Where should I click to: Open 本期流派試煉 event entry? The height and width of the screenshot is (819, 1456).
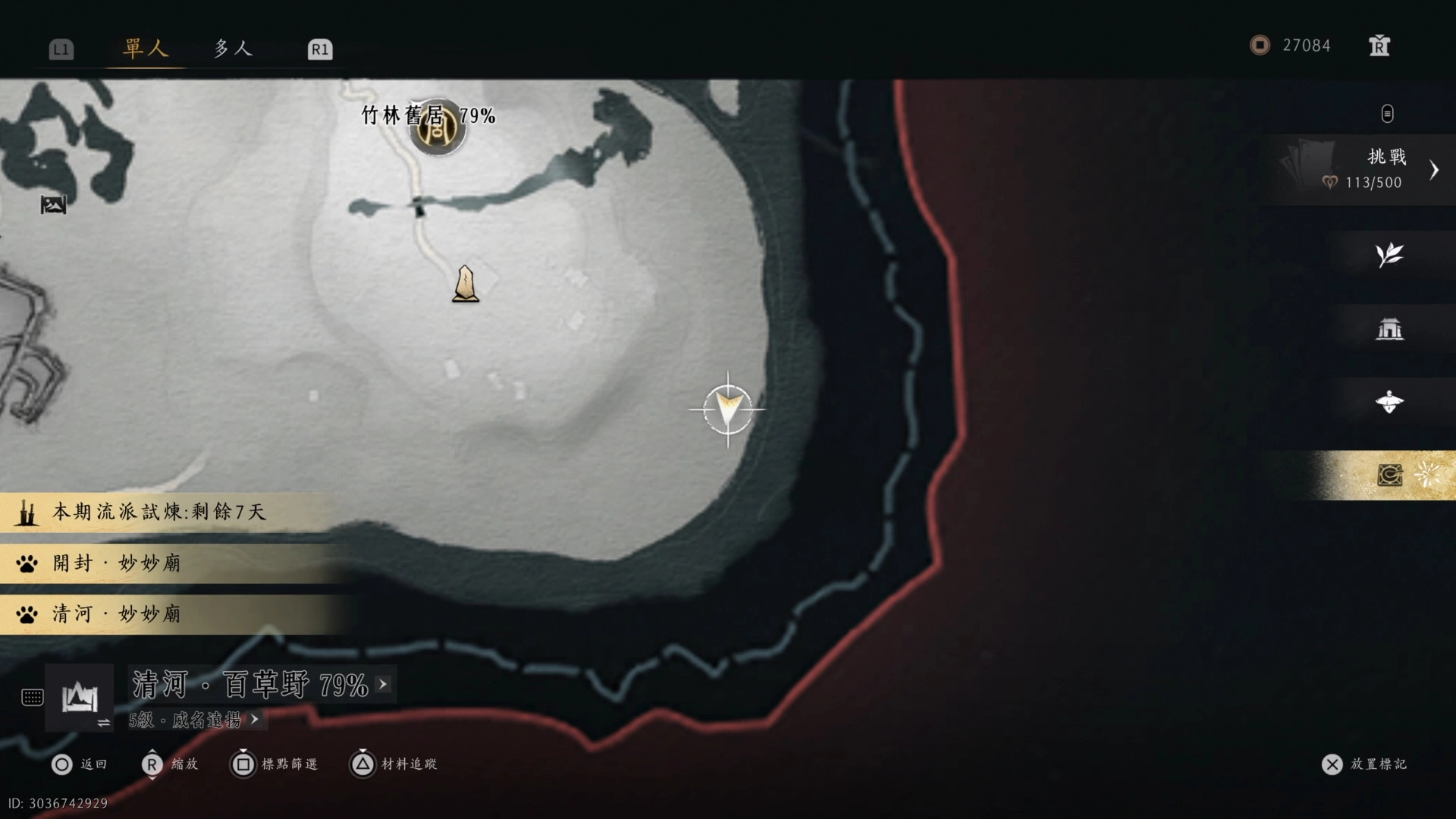click(x=159, y=512)
